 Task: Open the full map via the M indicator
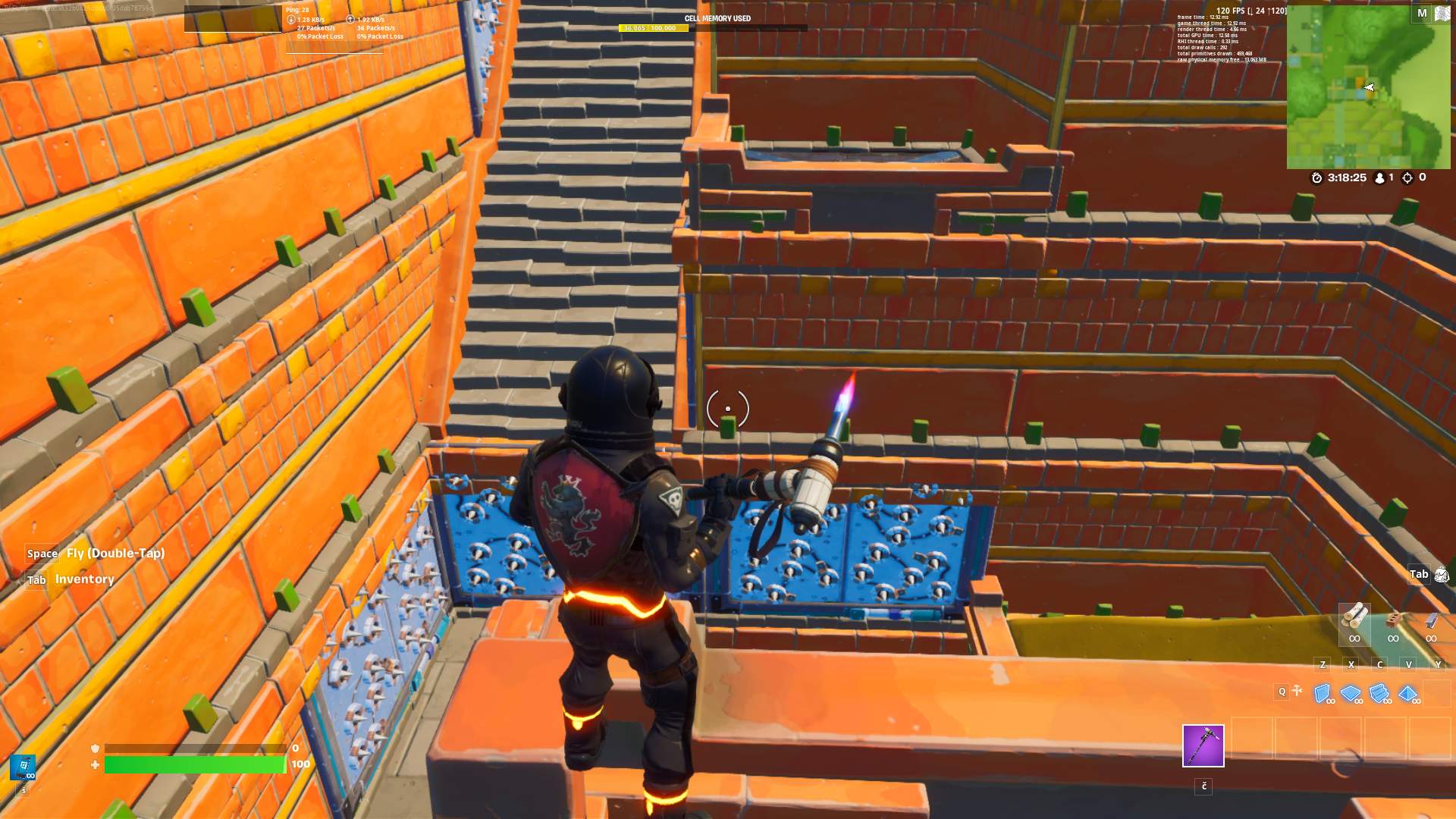tap(1423, 14)
